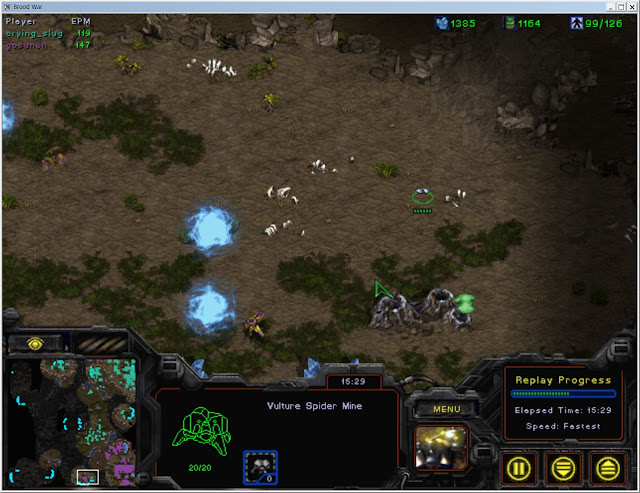Increase the replay speed
The height and width of the screenshot is (493, 640).
606,467
